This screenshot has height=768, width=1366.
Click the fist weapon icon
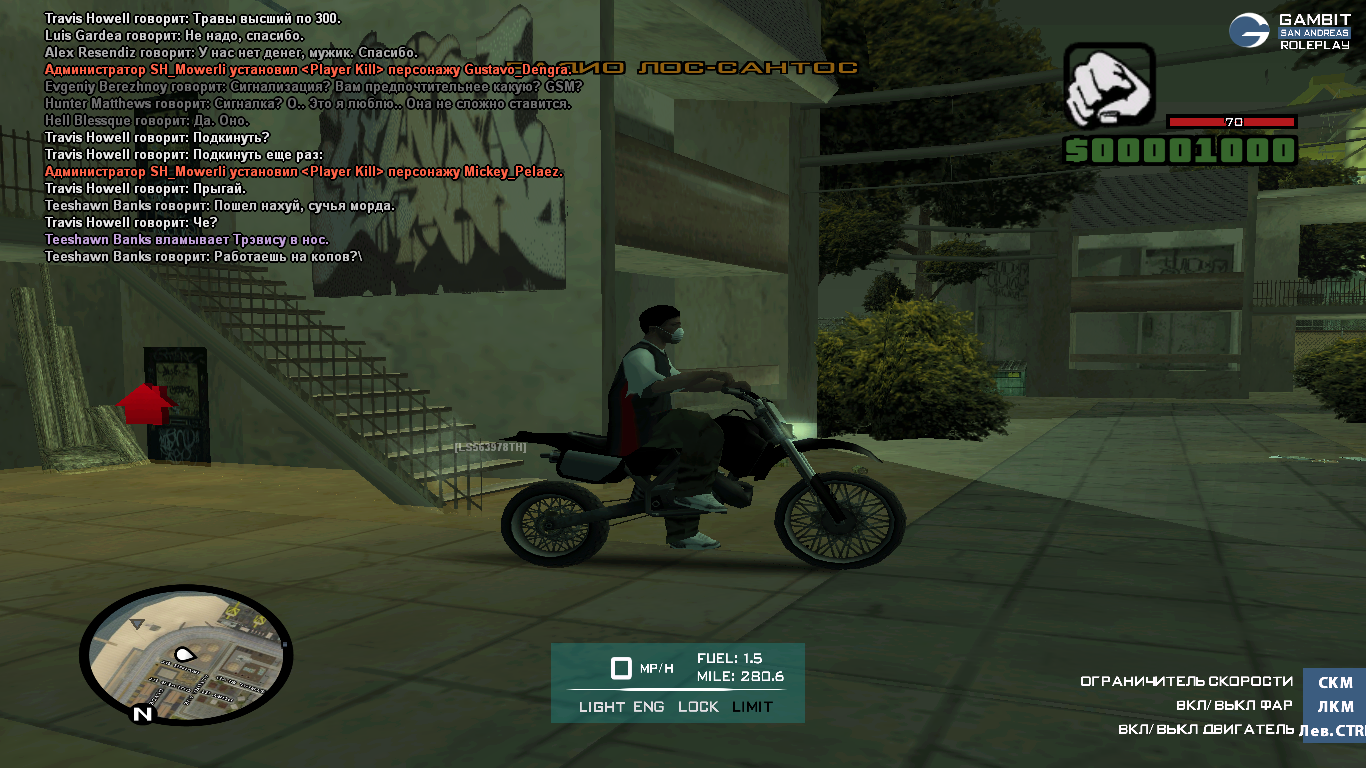tap(1108, 86)
